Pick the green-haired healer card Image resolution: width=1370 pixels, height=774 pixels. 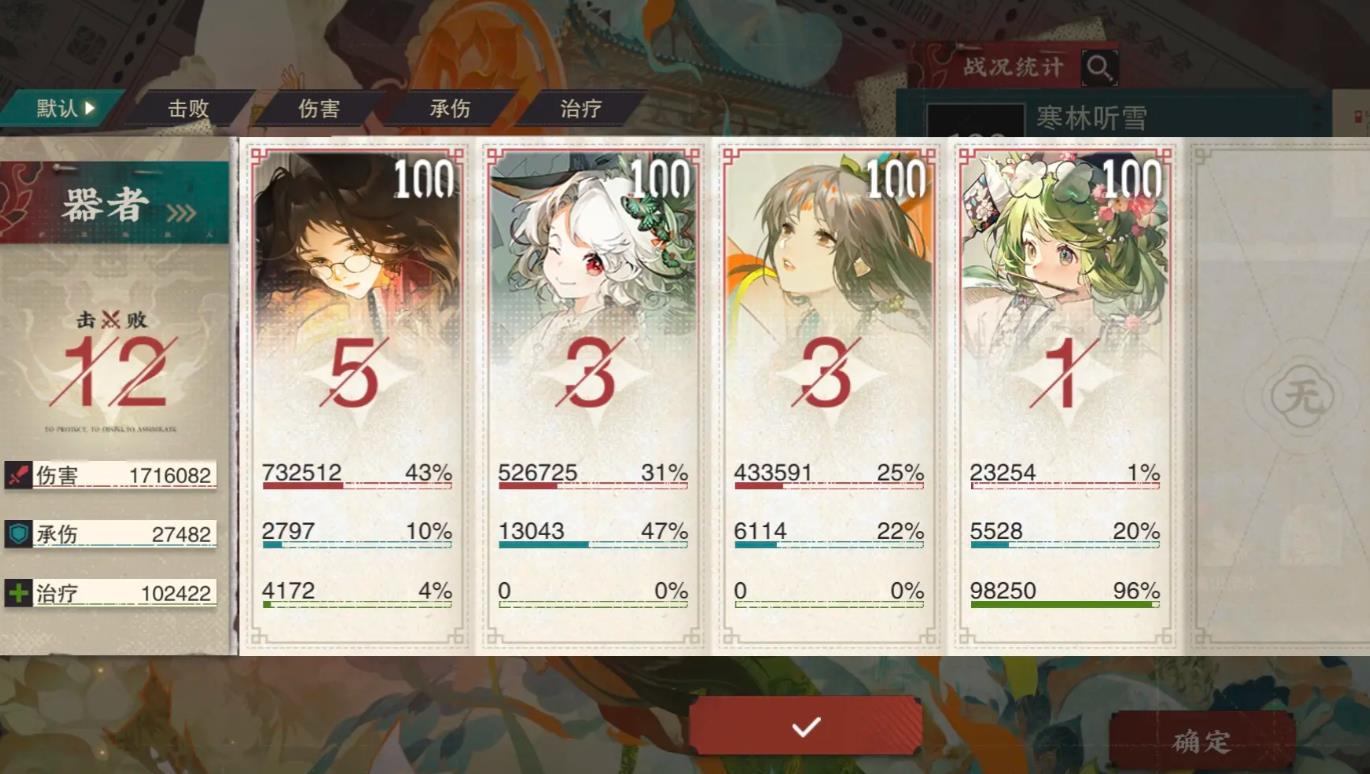coord(1064,396)
